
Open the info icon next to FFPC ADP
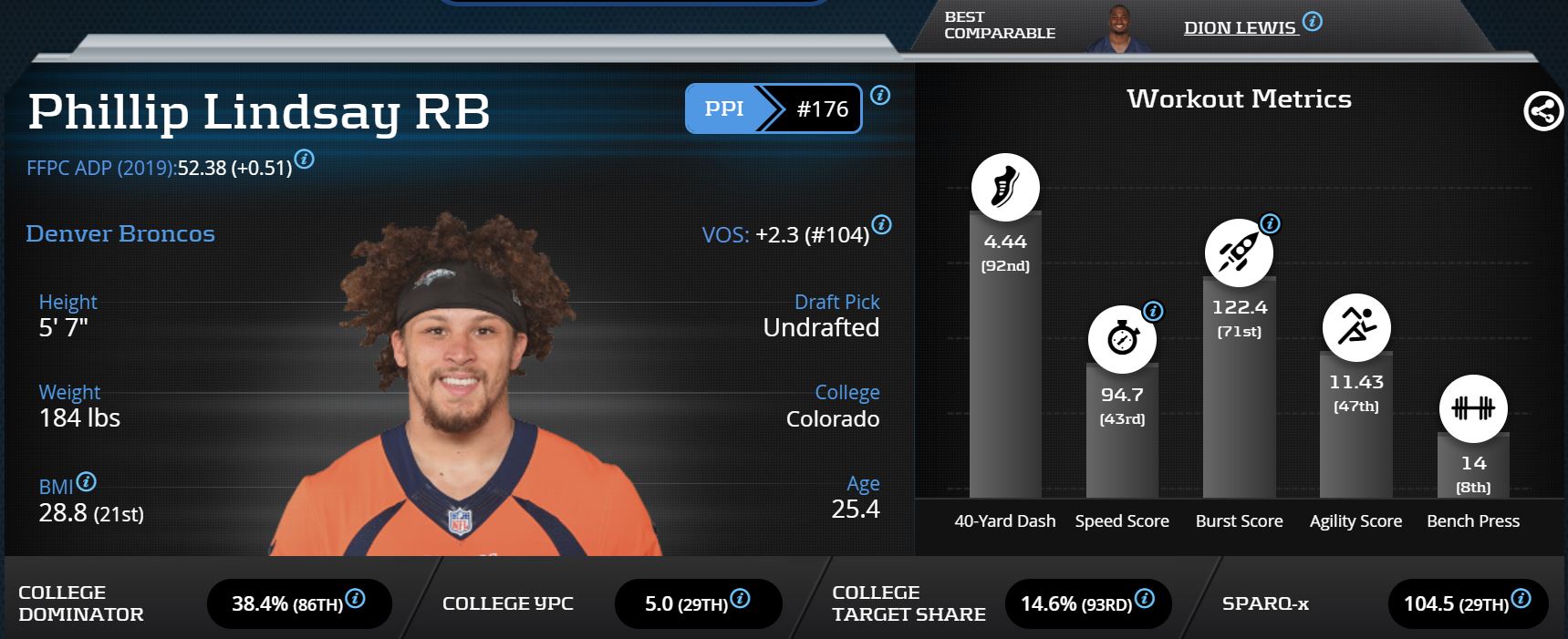pos(305,160)
